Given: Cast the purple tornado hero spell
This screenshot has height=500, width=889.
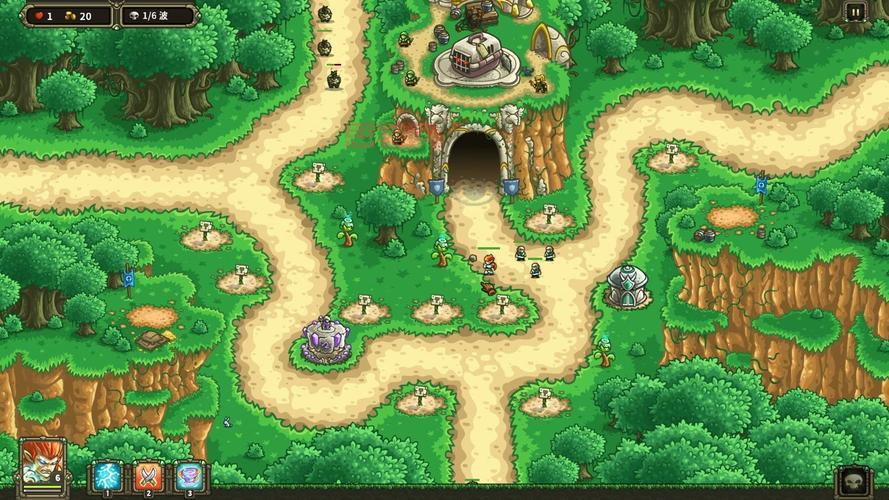Looking at the screenshot, I should click(x=189, y=475).
